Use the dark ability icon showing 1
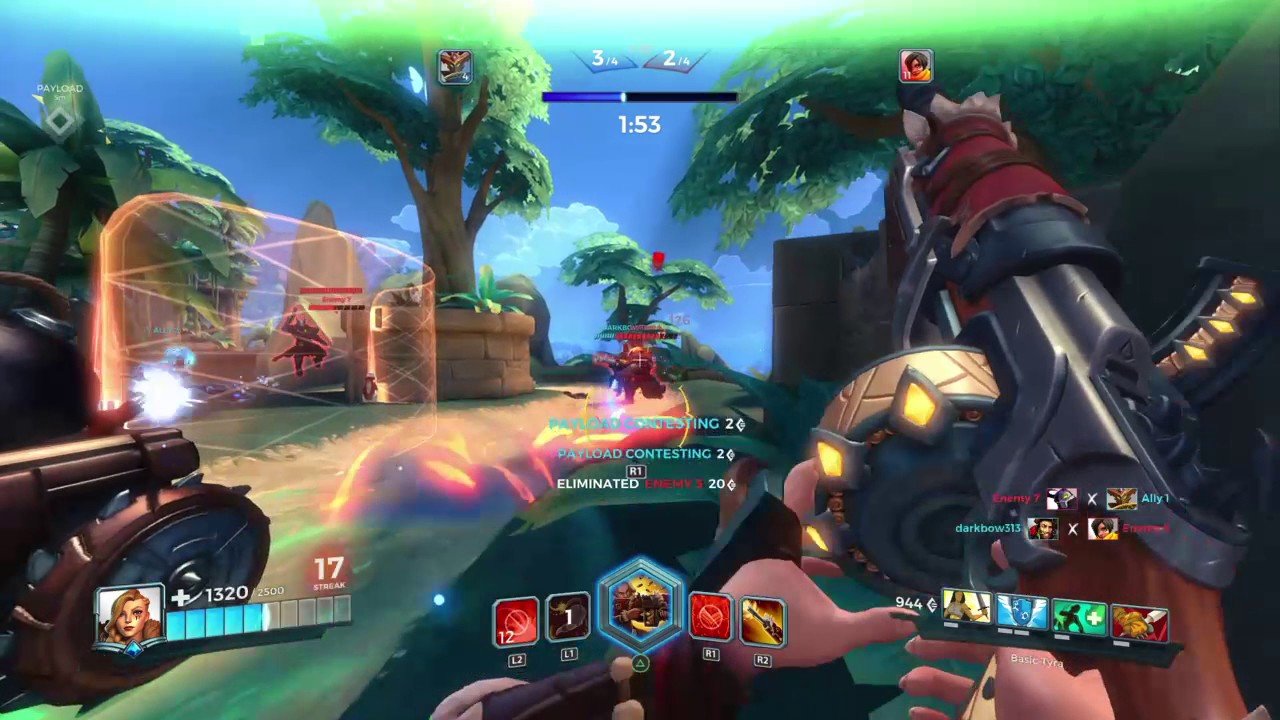 (x=568, y=620)
